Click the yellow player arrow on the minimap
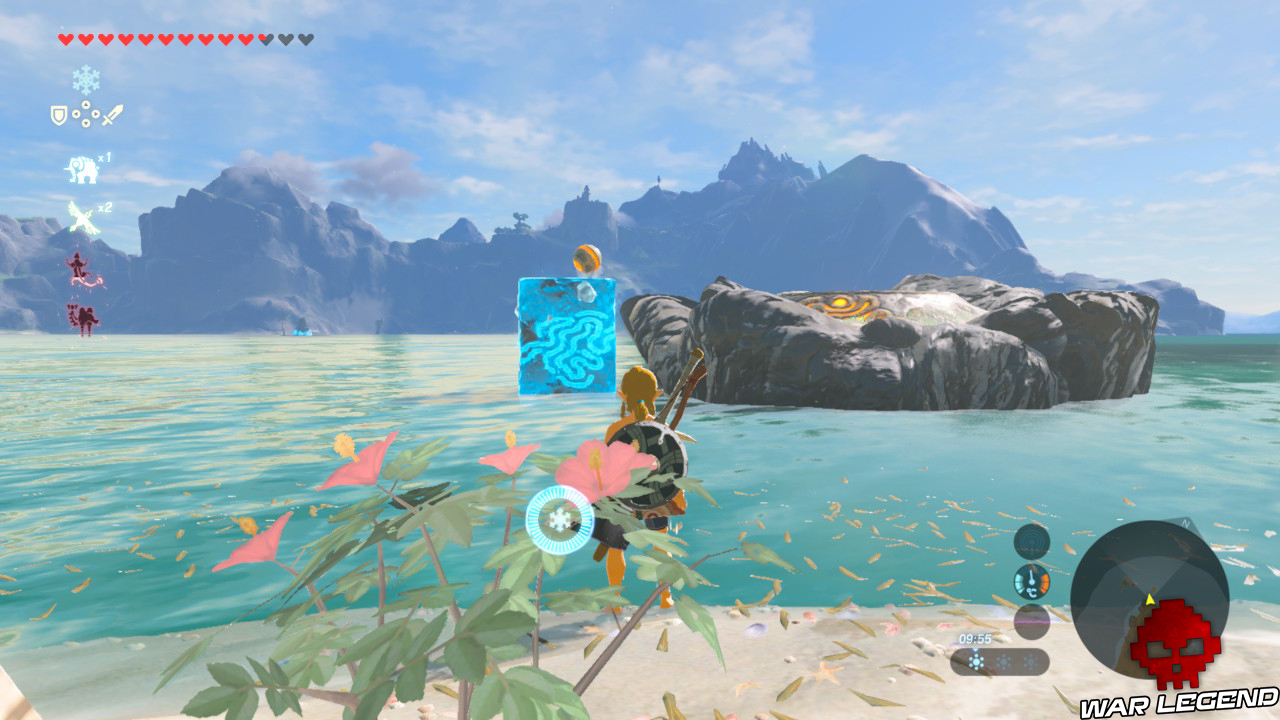The width and height of the screenshot is (1280, 720). point(1149,599)
